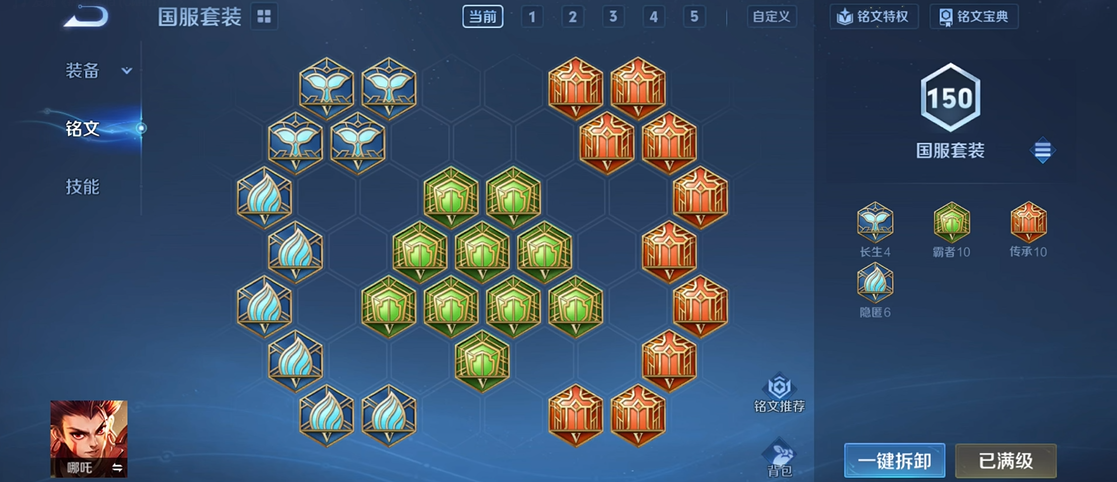Open the 背包 backpack
1117x482 pixels.
(779, 458)
